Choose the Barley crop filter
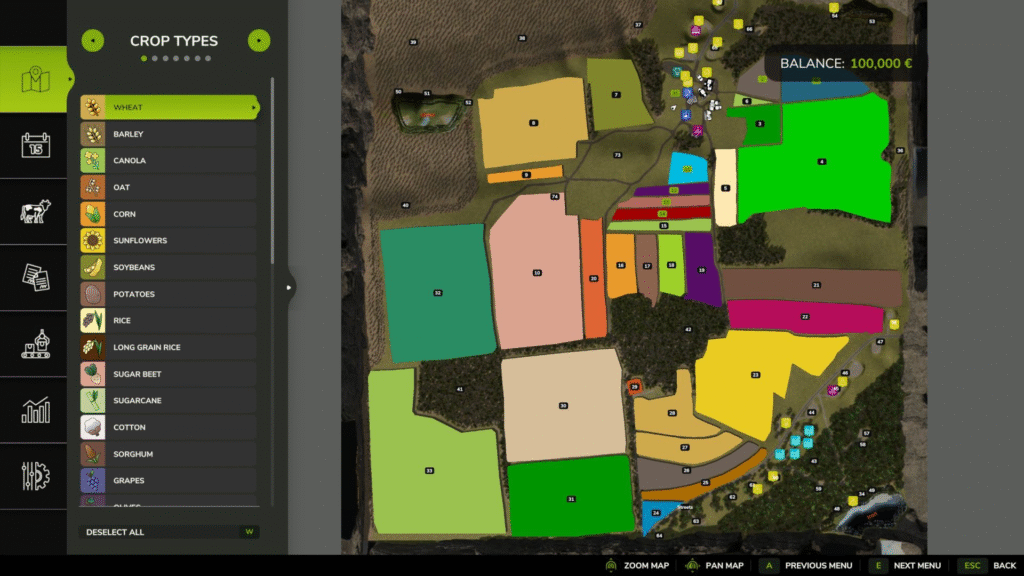The height and width of the screenshot is (576, 1024). [x=170, y=134]
